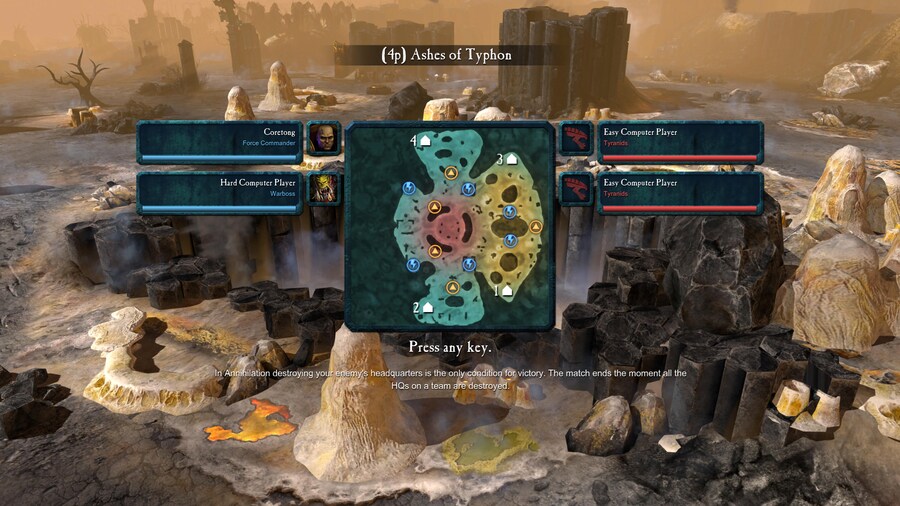Select the Coretong Force Commander player row
900x506 pixels.
[220, 138]
